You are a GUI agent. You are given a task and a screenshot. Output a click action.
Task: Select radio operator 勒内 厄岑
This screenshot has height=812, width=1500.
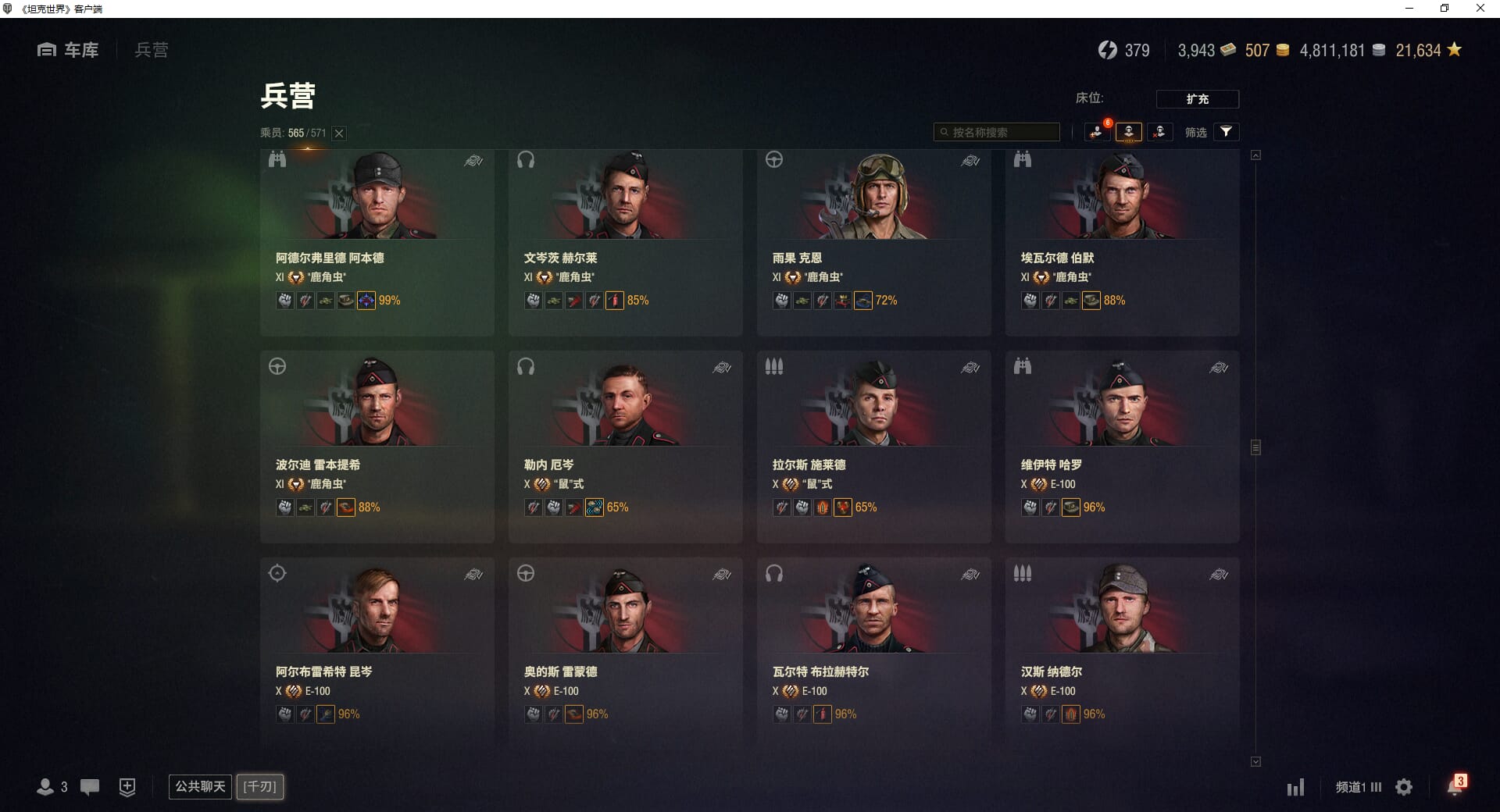click(x=625, y=447)
